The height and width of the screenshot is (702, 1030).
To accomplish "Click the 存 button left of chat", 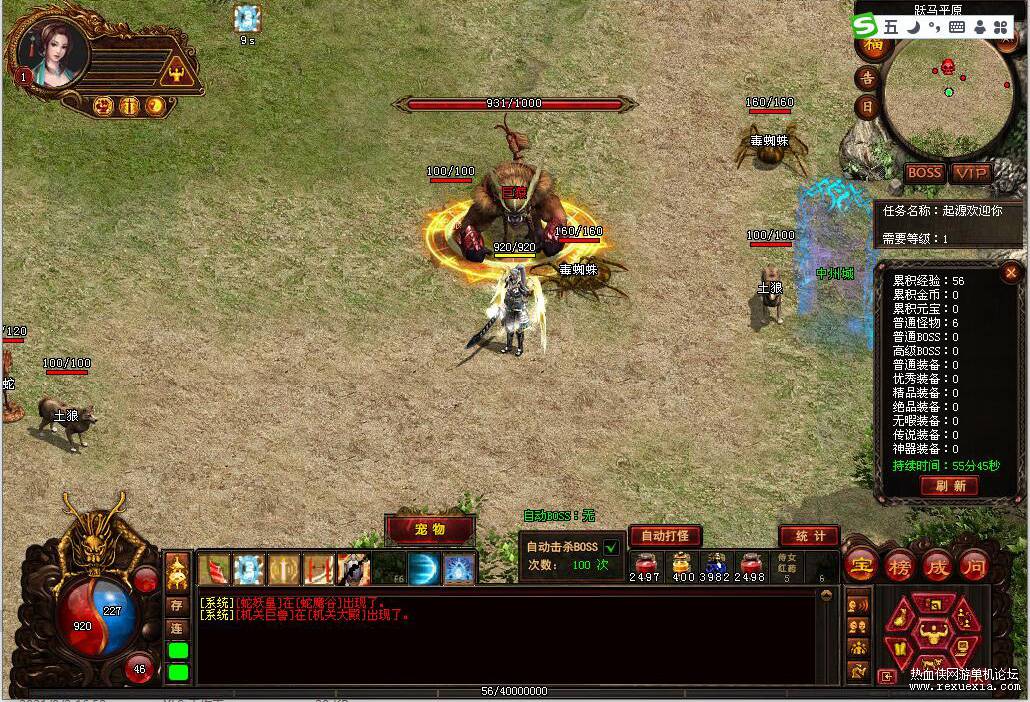I will (x=176, y=605).
